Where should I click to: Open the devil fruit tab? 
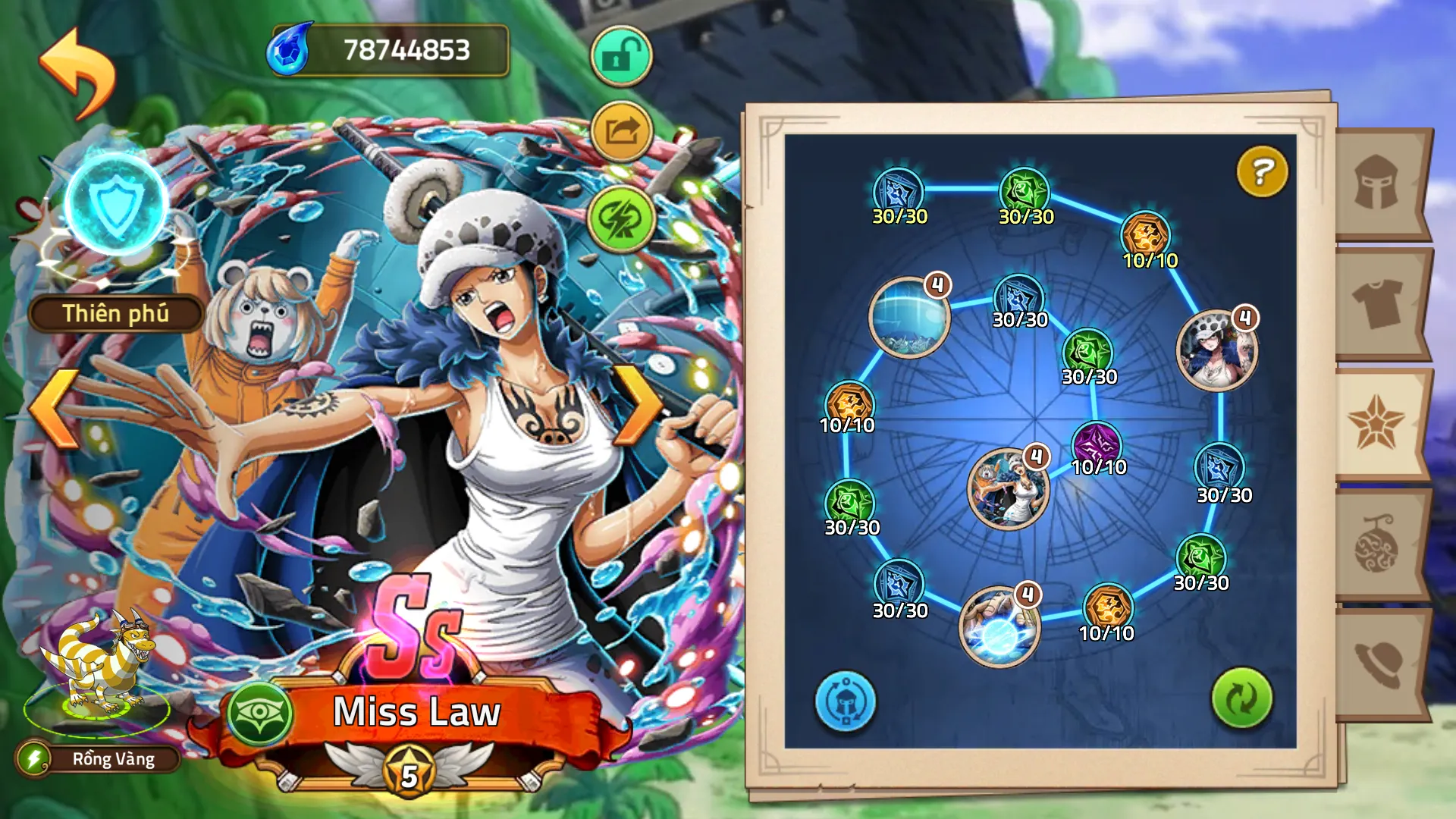pyautogui.click(x=1377, y=544)
